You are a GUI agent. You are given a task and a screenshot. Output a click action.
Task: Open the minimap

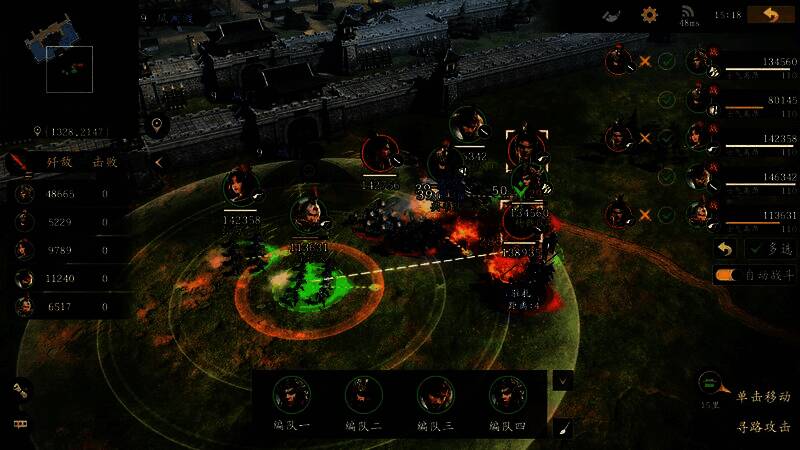[x=69, y=68]
